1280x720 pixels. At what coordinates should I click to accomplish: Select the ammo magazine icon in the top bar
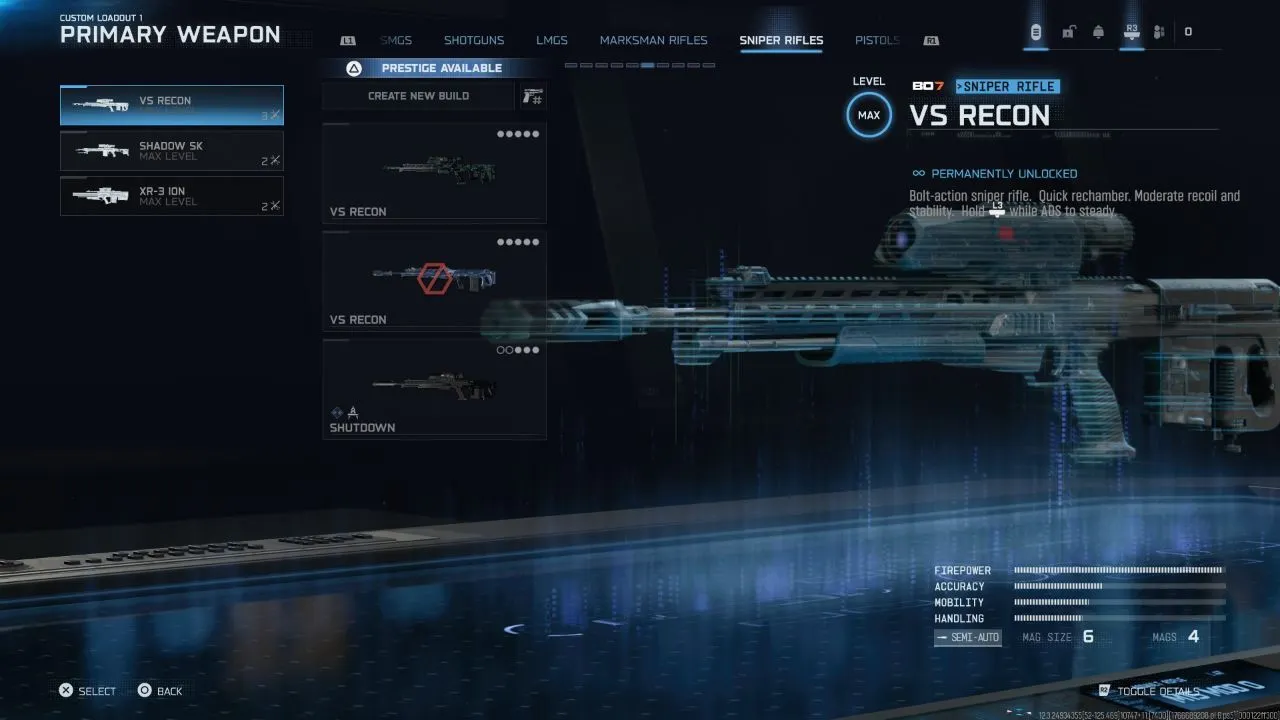pyautogui.click(x=1036, y=31)
